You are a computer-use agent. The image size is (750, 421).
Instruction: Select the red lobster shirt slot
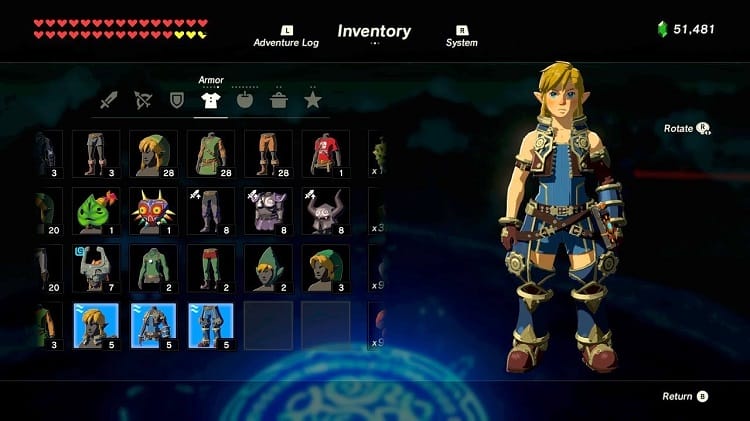pos(327,154)
